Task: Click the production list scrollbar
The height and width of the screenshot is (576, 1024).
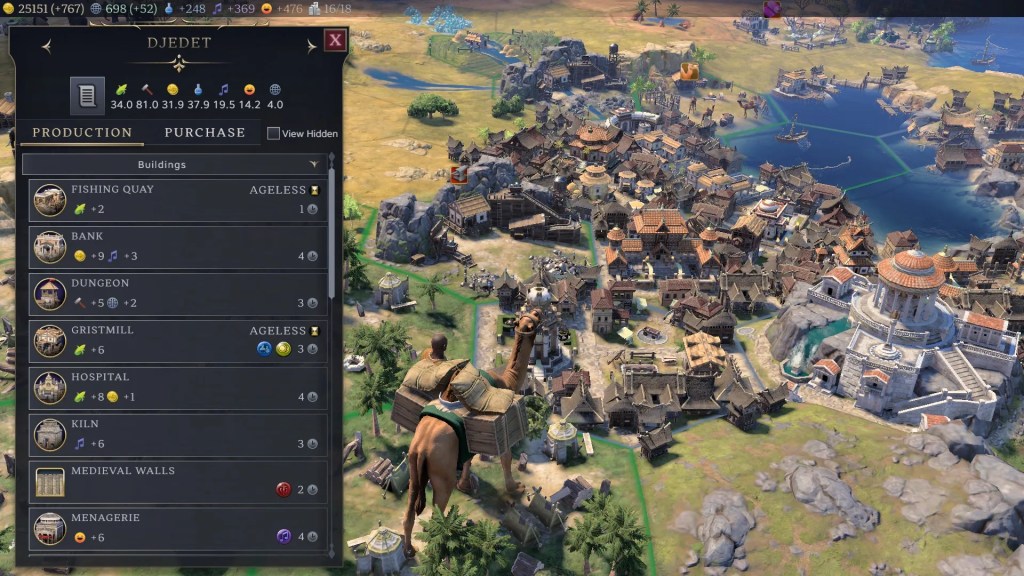Action: click(332, 240)
